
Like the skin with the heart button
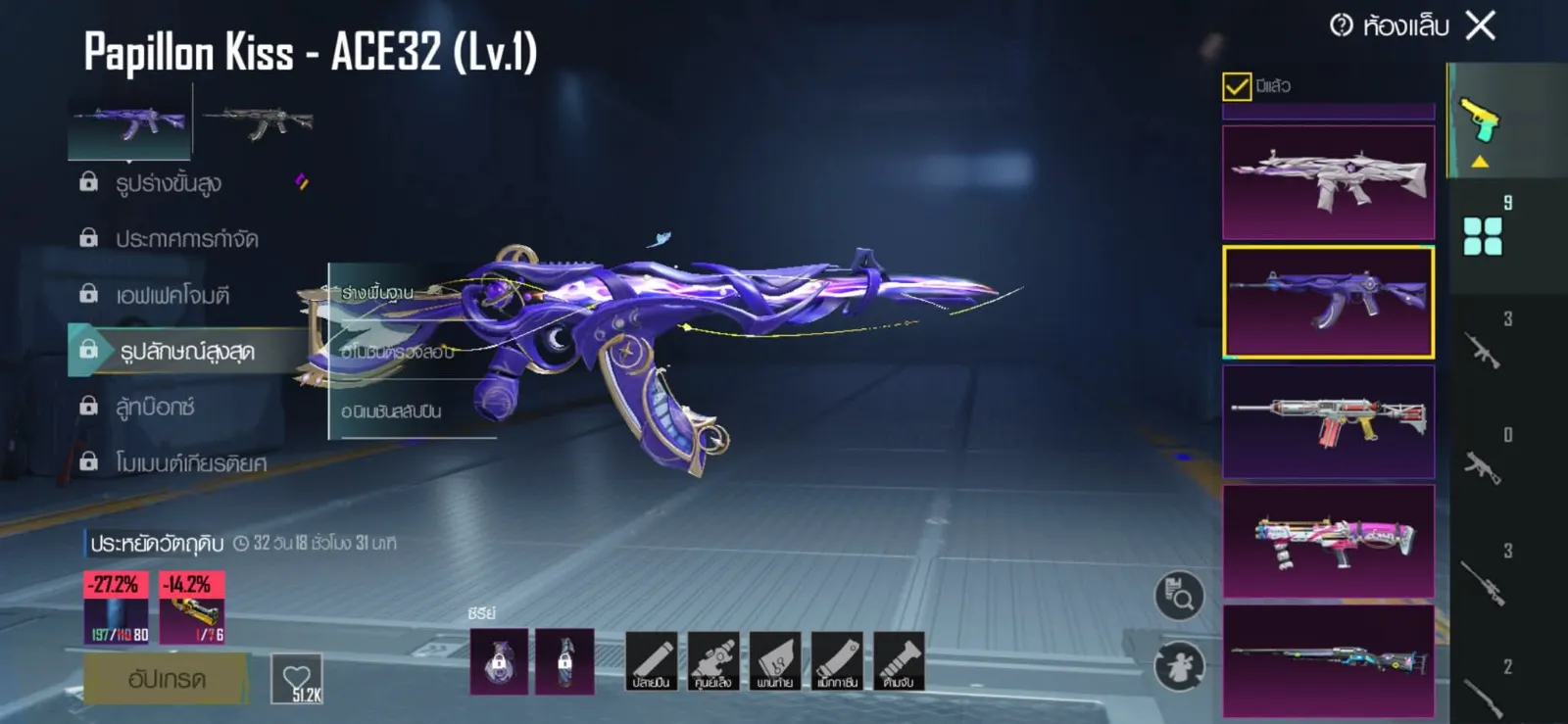[x=296, y=678]
